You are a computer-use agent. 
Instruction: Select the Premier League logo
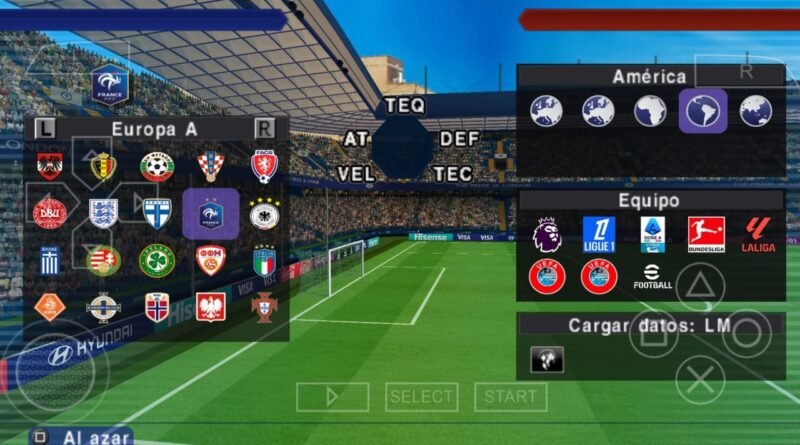pos(547,235)
